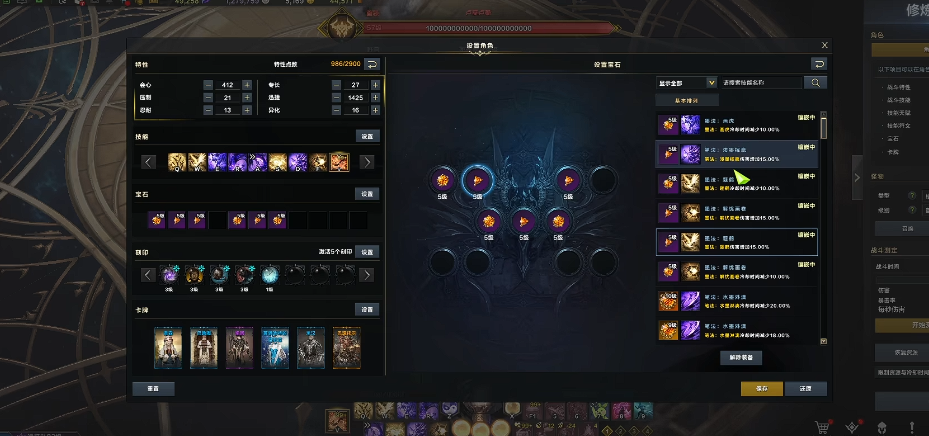Click the magnifying glass search button

[x=817, y=83]
